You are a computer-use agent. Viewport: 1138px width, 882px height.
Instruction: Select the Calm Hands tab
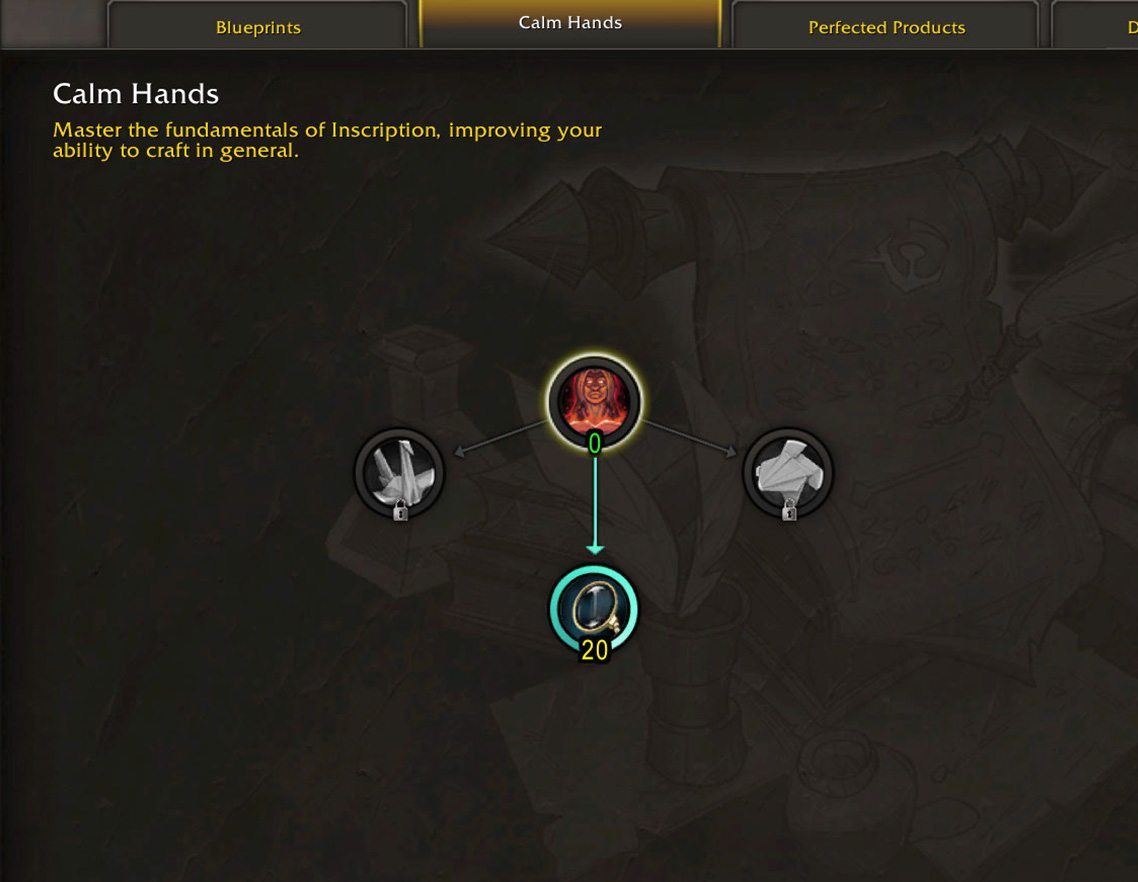(x=570, y=23)
